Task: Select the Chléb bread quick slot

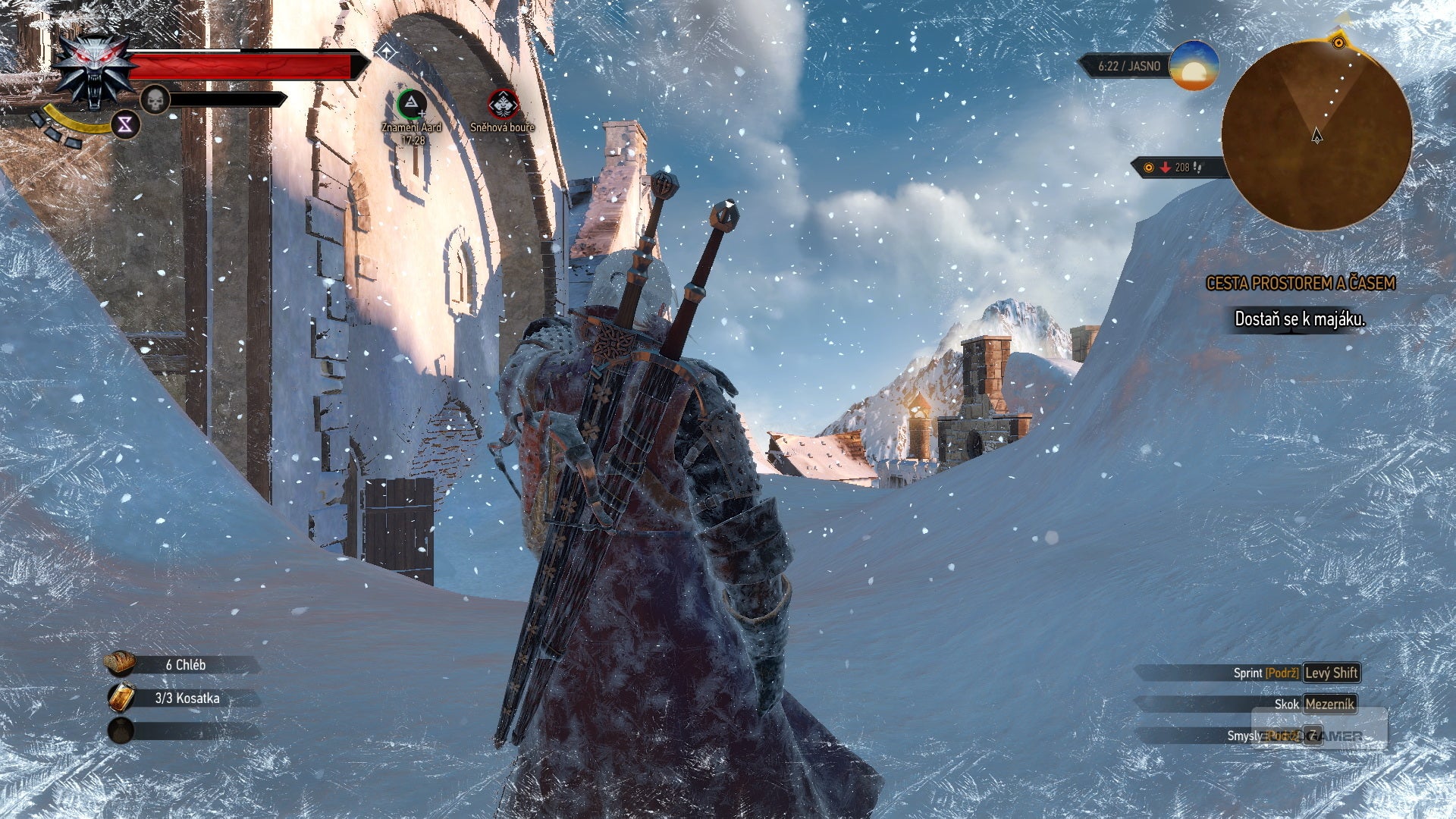Action: coord(120,664)
